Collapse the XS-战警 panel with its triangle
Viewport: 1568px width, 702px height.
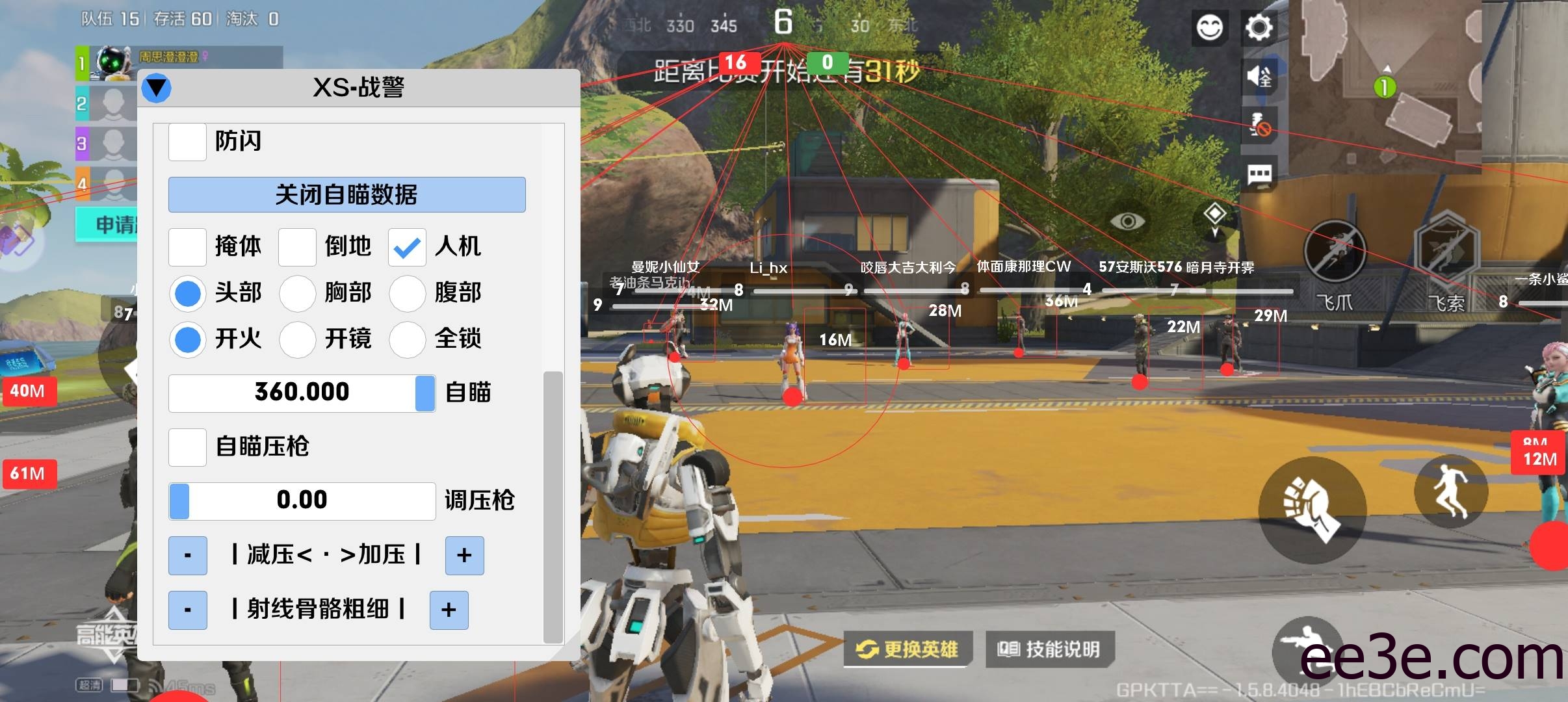pyautogui.click(x=156, y=87)
